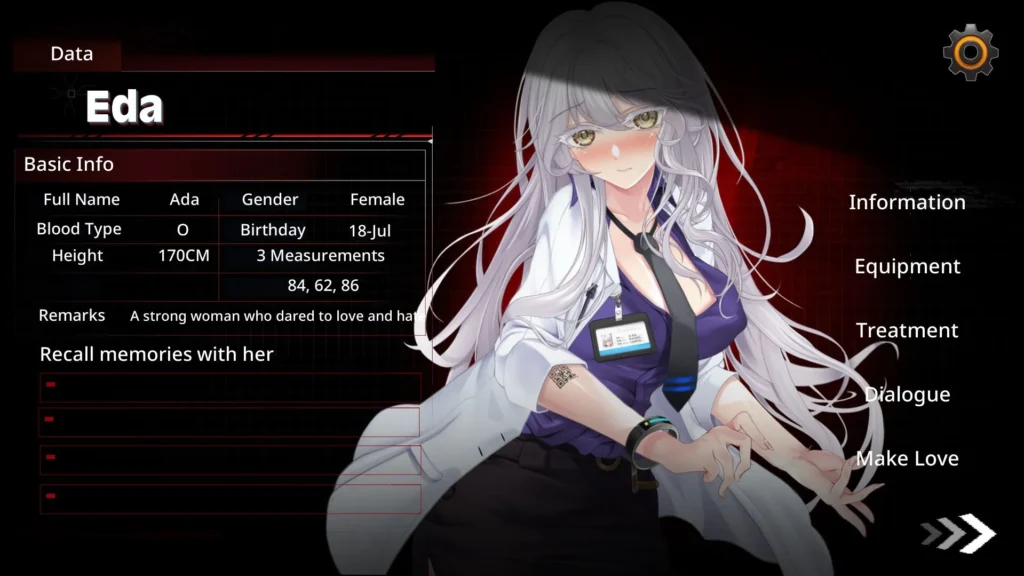Open the Equipment menu
1024x576 pixels.
pos(907,266)
